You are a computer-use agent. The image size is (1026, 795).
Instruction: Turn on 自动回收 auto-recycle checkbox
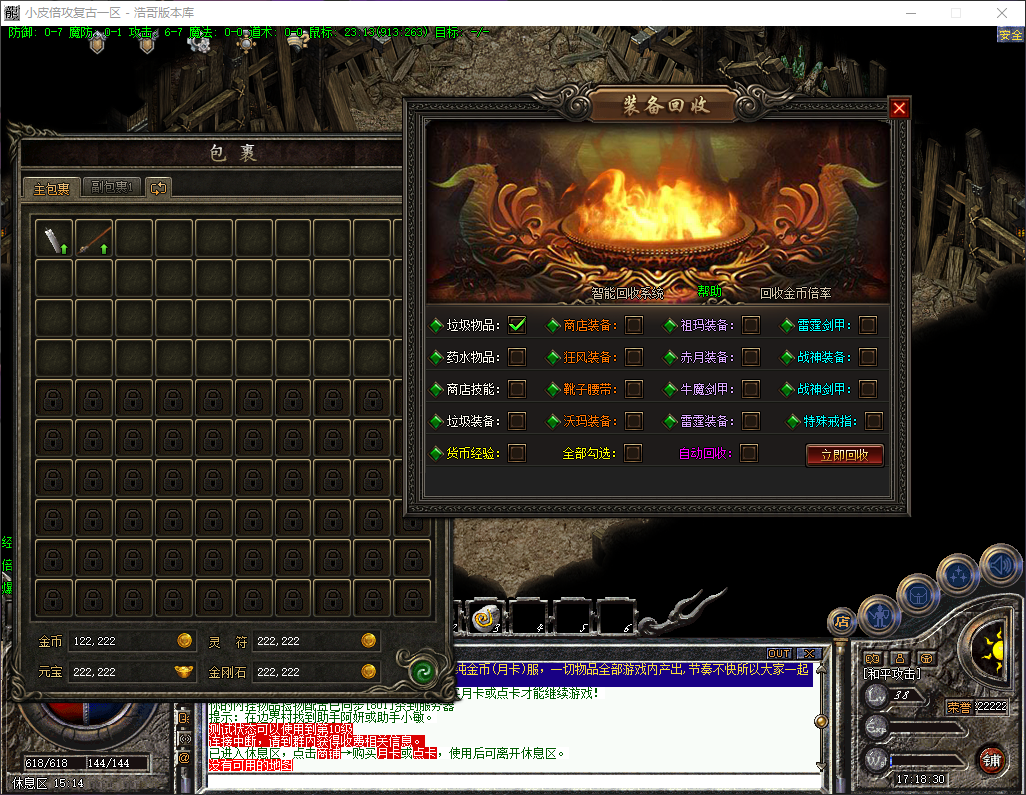pos(749,453)
